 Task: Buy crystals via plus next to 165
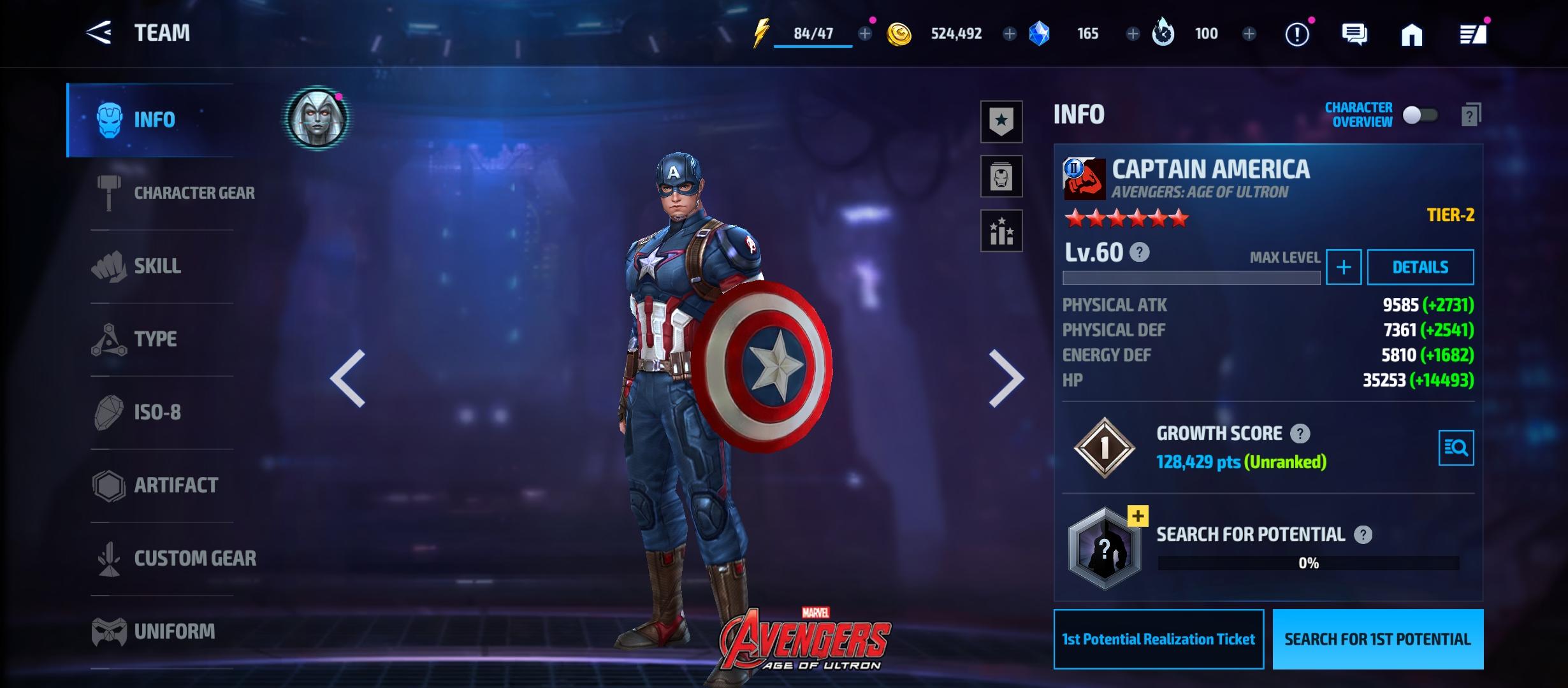[x=1133, y=34]
